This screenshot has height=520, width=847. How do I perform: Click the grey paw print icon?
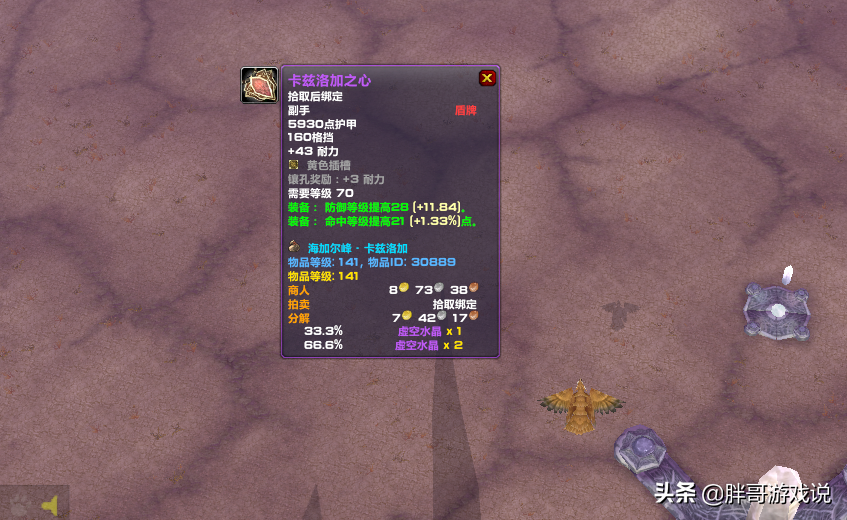[20, 505]
